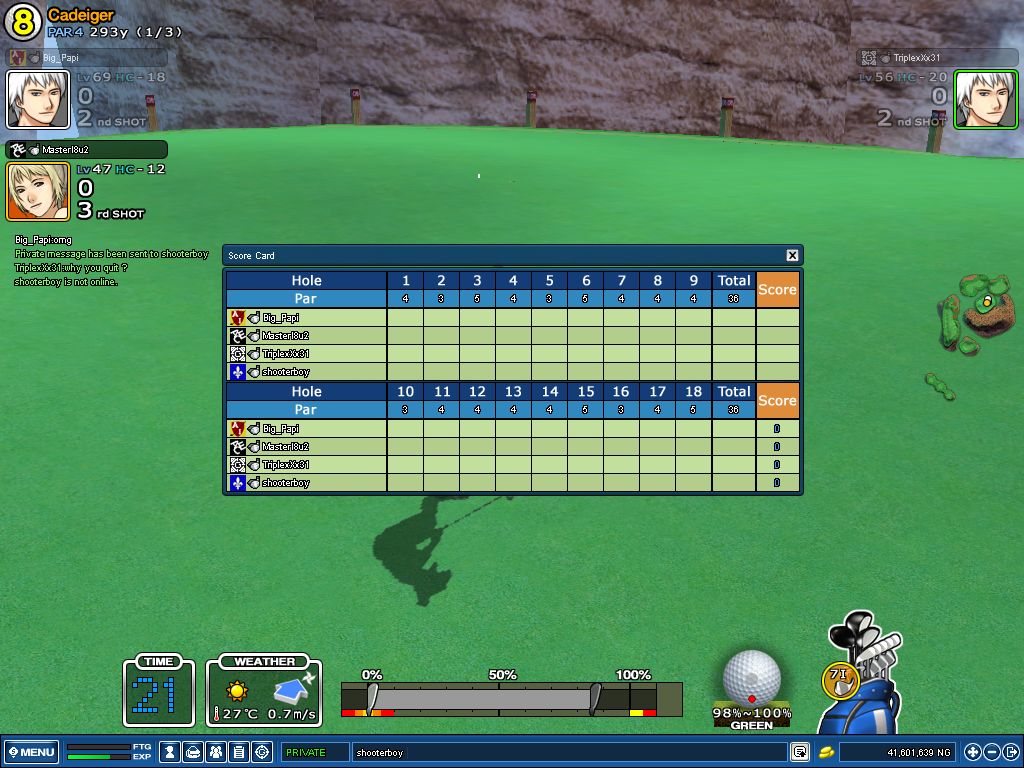Viewport: 1024px width, 768px height.
Task: Open the chat log window icon
Action: (800, 752)
